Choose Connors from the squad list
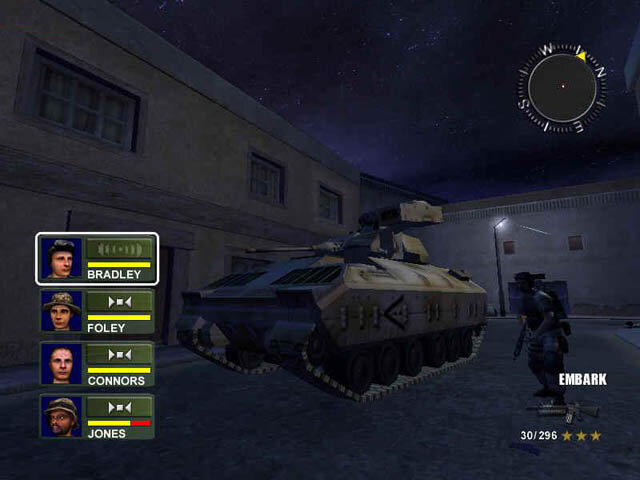This screenshot has height=480, width=640. pyautogui.click(x=61, y=364)
